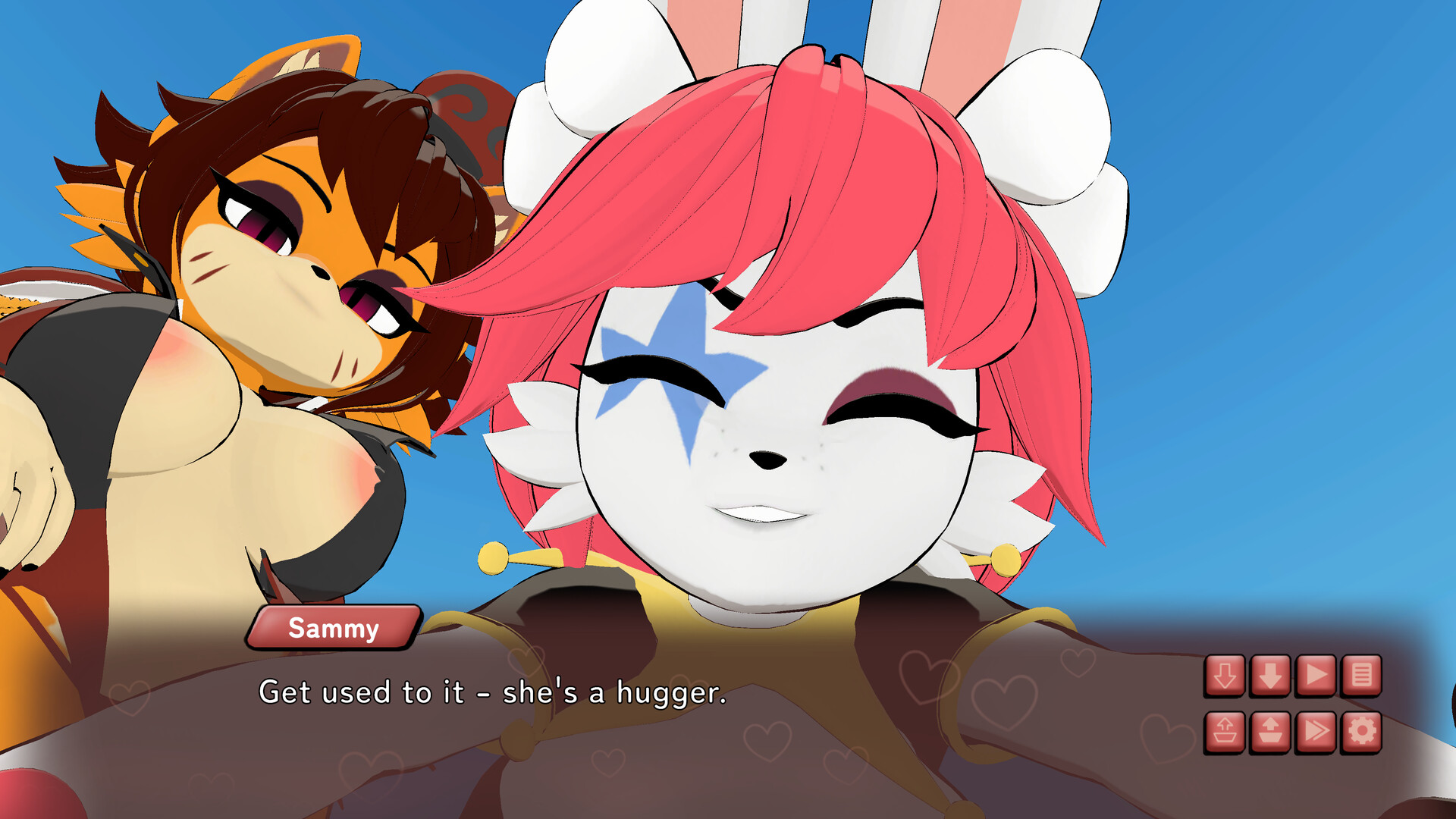Reveal the history of past dialogue lines
The image size is (1456, 819).
1362,675
